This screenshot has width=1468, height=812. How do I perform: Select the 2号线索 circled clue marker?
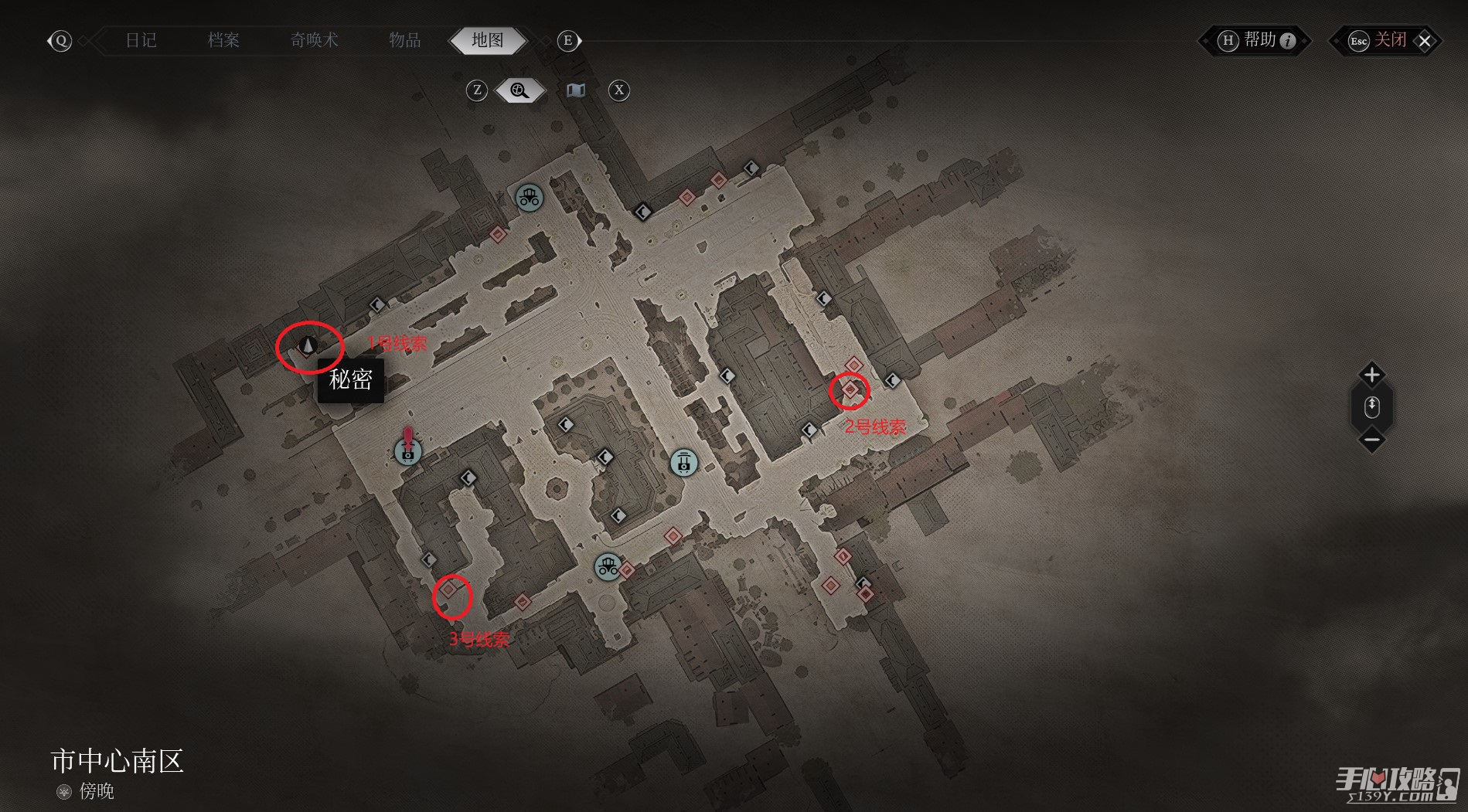(x=850, y=390)
